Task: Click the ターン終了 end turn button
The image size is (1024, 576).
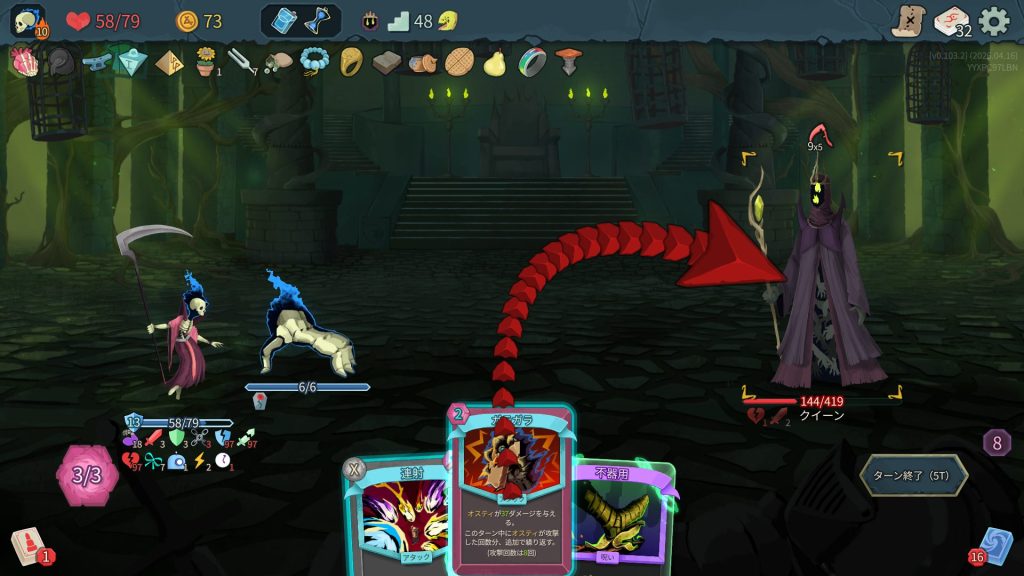Action: click(x=913, y=475)
